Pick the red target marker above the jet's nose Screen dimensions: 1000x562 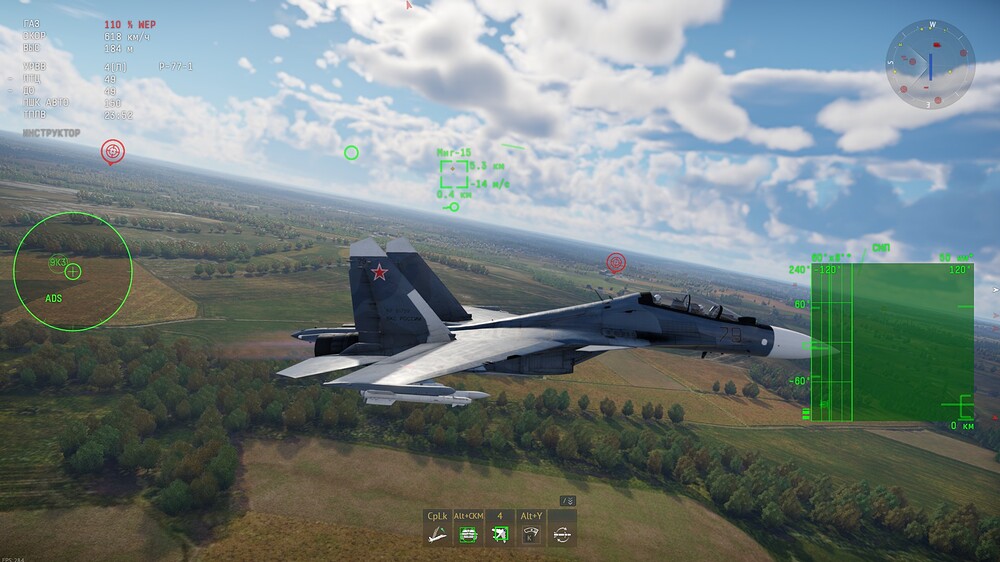(x=616, y=262)
